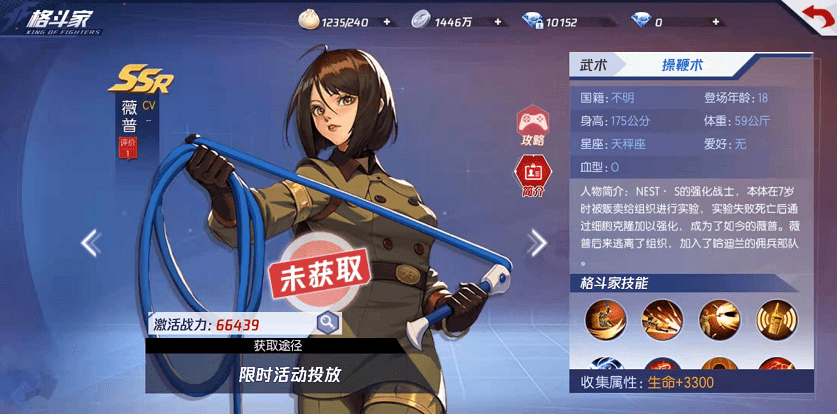837x414 pixels.
Task: Select the whip slash skill icon
Action: (603, 317)
